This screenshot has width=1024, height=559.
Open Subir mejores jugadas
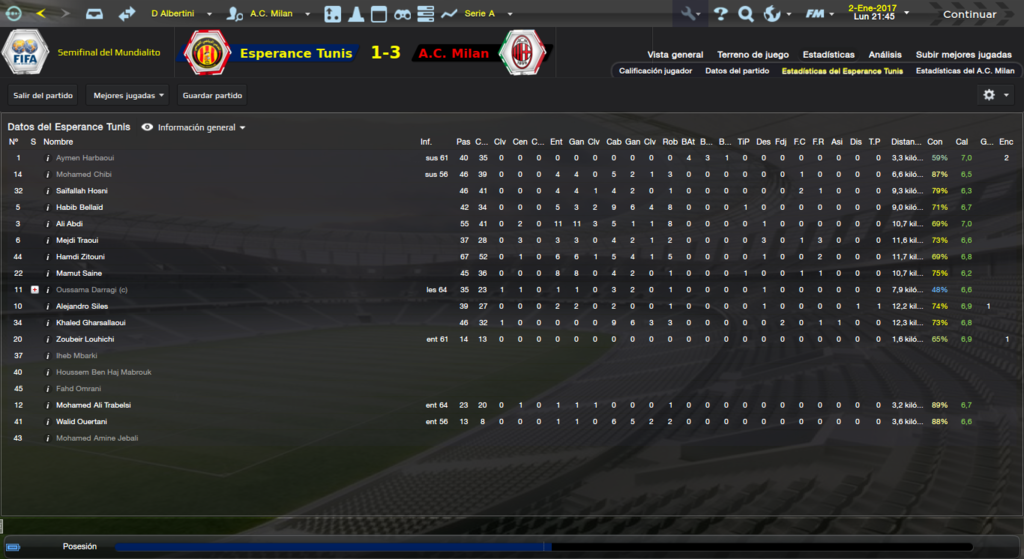coord(964,54)
